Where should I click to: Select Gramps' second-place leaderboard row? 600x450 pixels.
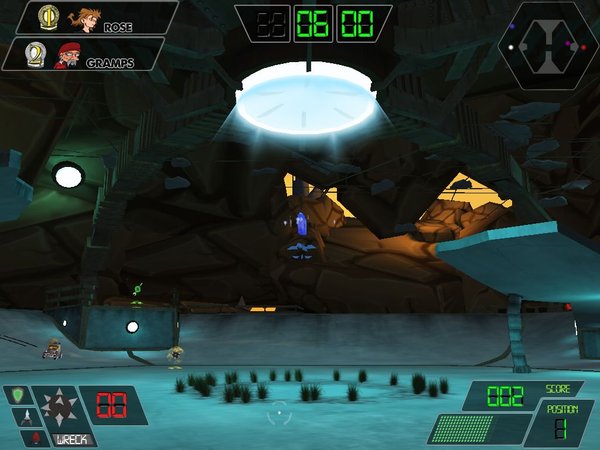point(85,54)
